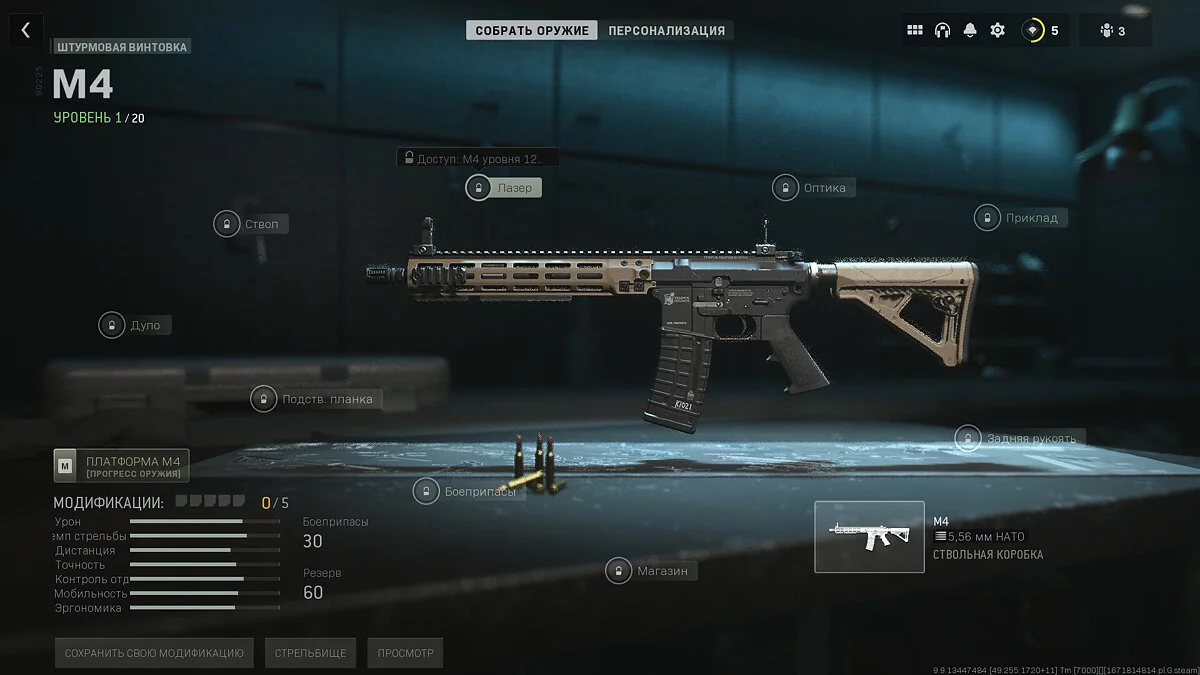The image size is (1200, 675).
Task: Open the grid menu icon
Action: click(914, 30)
